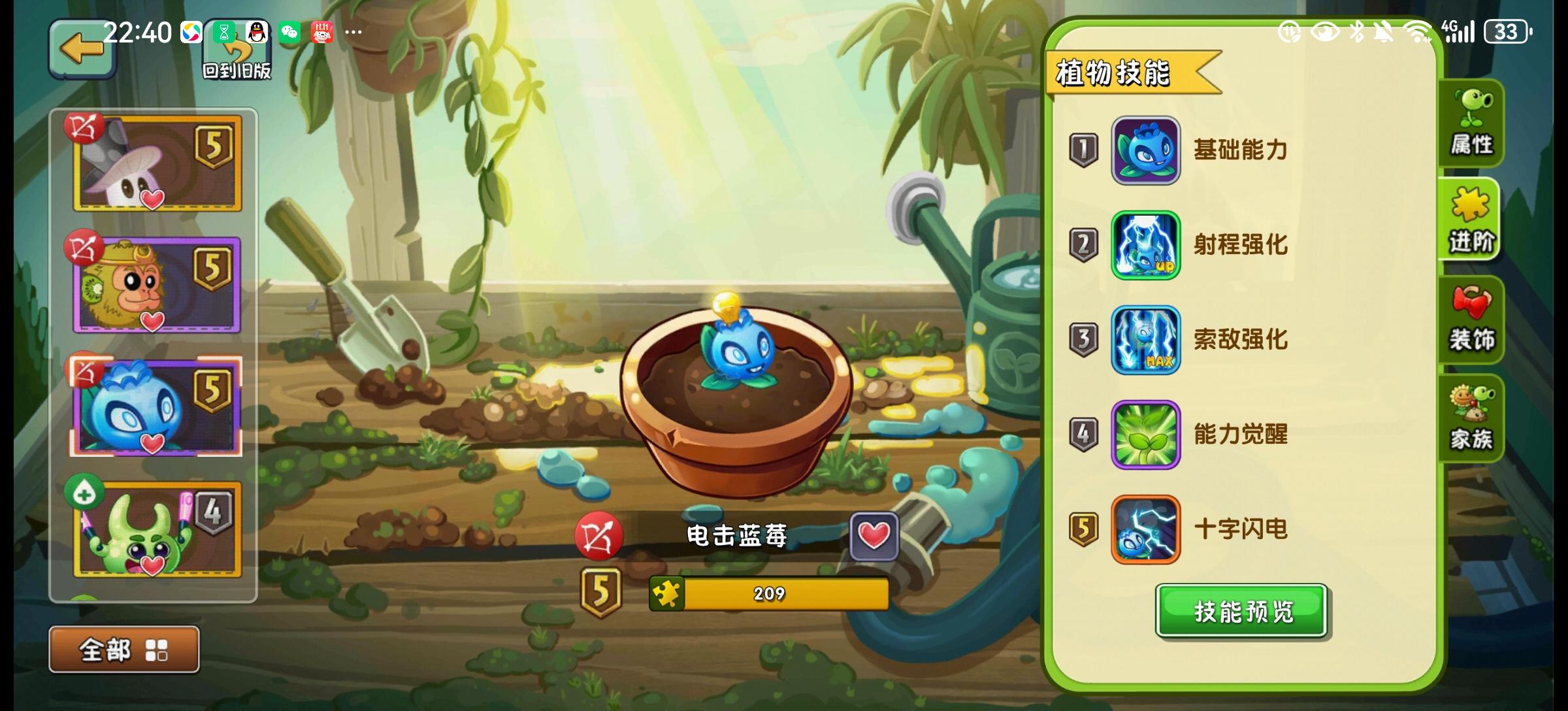This screenshot has height=711, width=1568.
Task: Click the 209 puzzle progress bar
Action: [x=768, y=593]
